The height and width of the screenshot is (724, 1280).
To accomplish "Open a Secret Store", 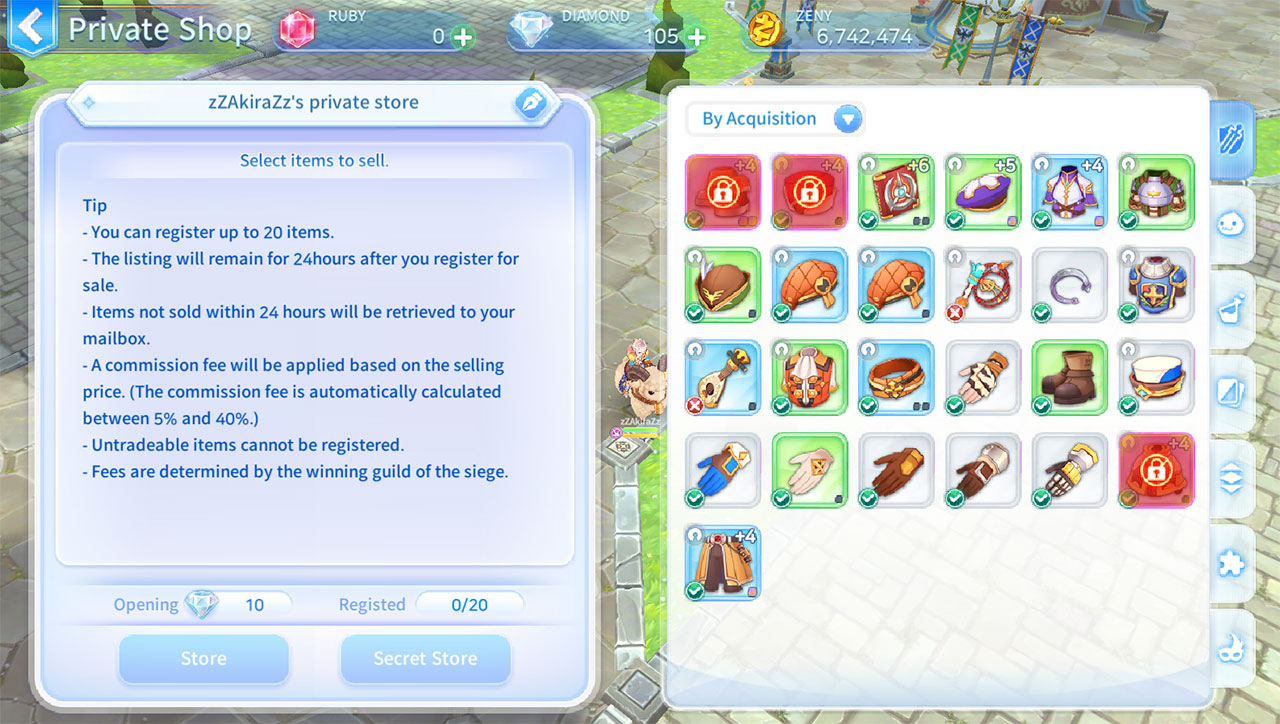I will pyautogui.click(x=425, y=658).
